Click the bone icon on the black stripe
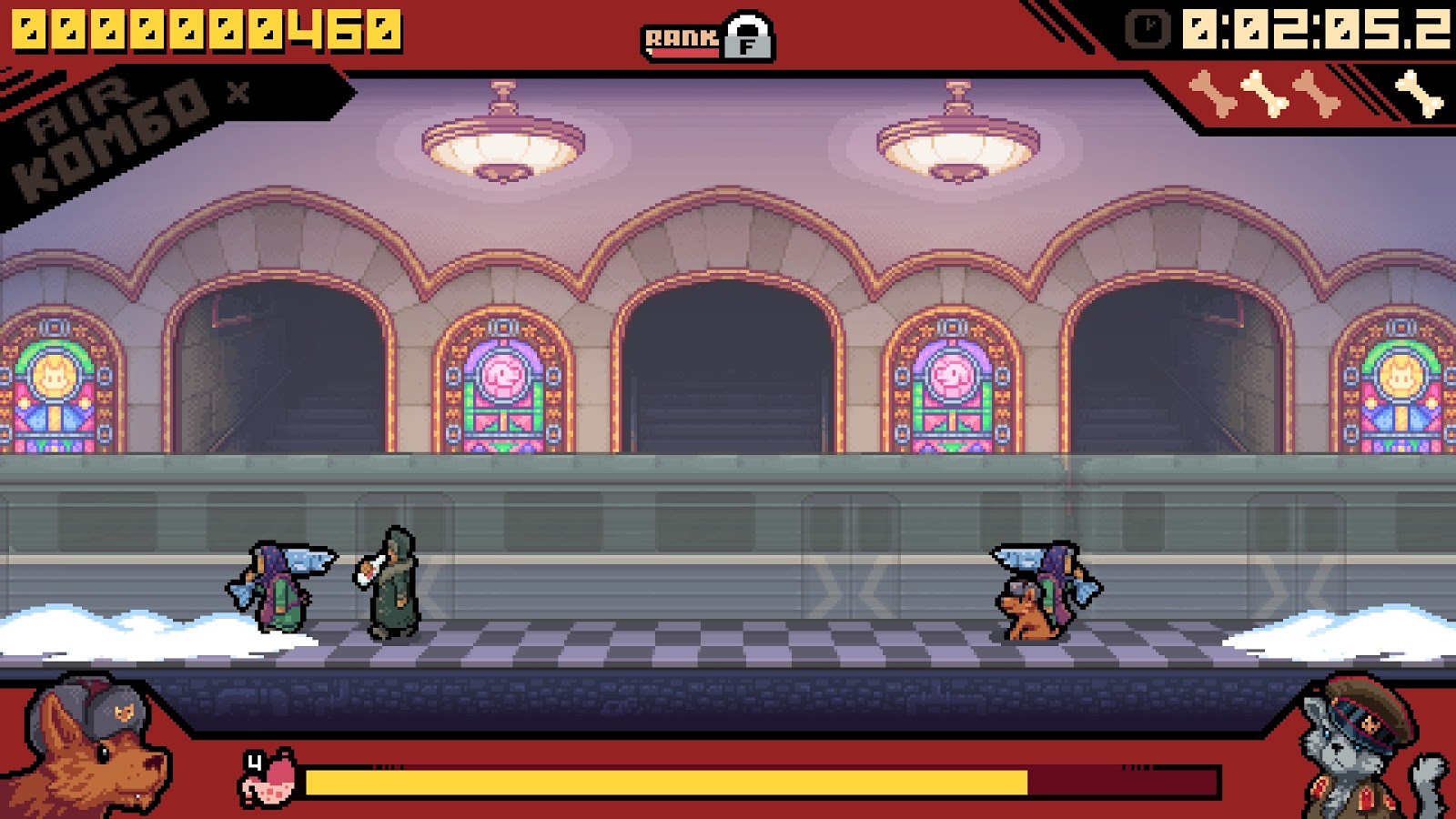This screenshot has height=819, width=1456. tap(1420, 94)
